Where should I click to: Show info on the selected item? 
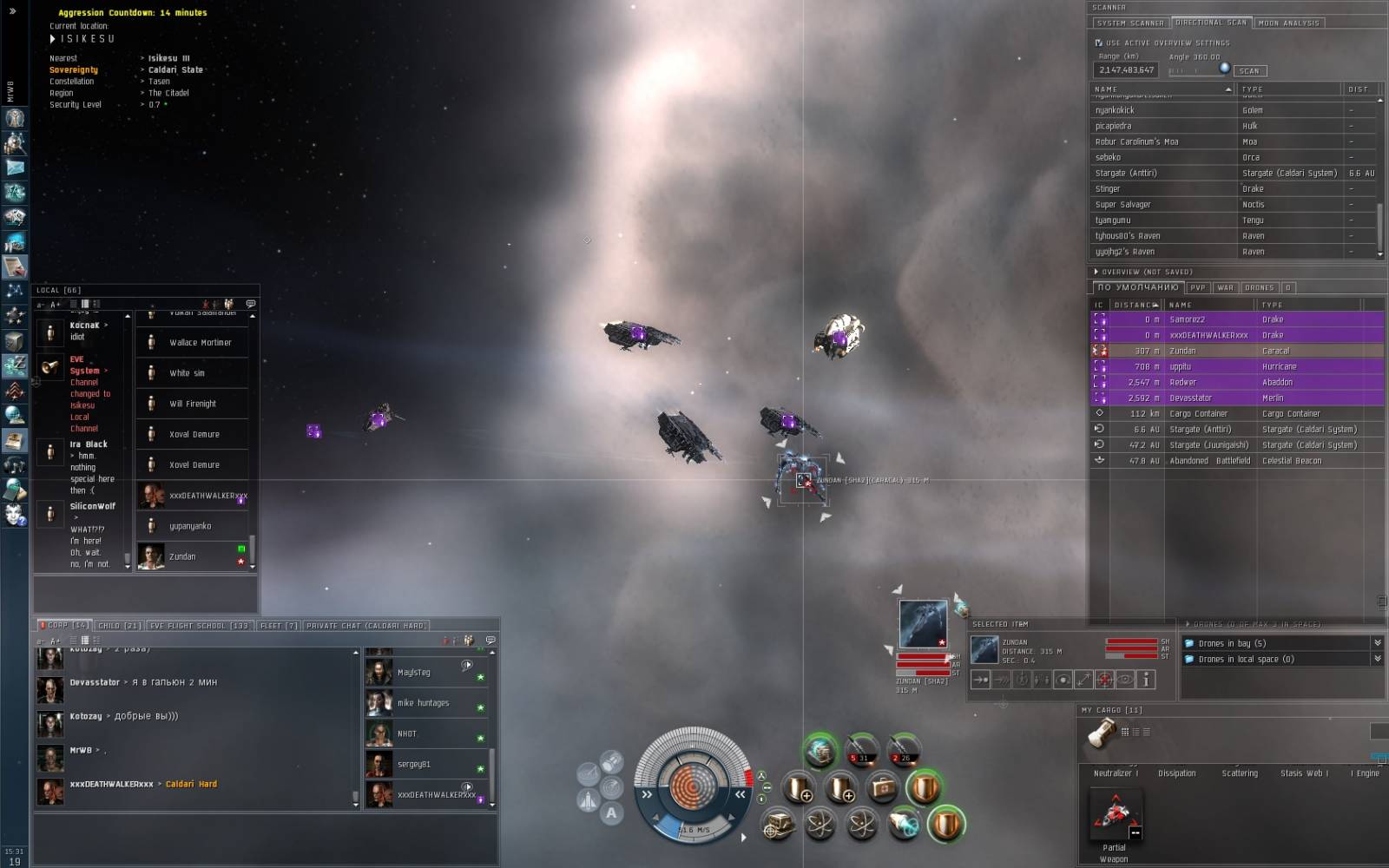[x=1146, y=680]
